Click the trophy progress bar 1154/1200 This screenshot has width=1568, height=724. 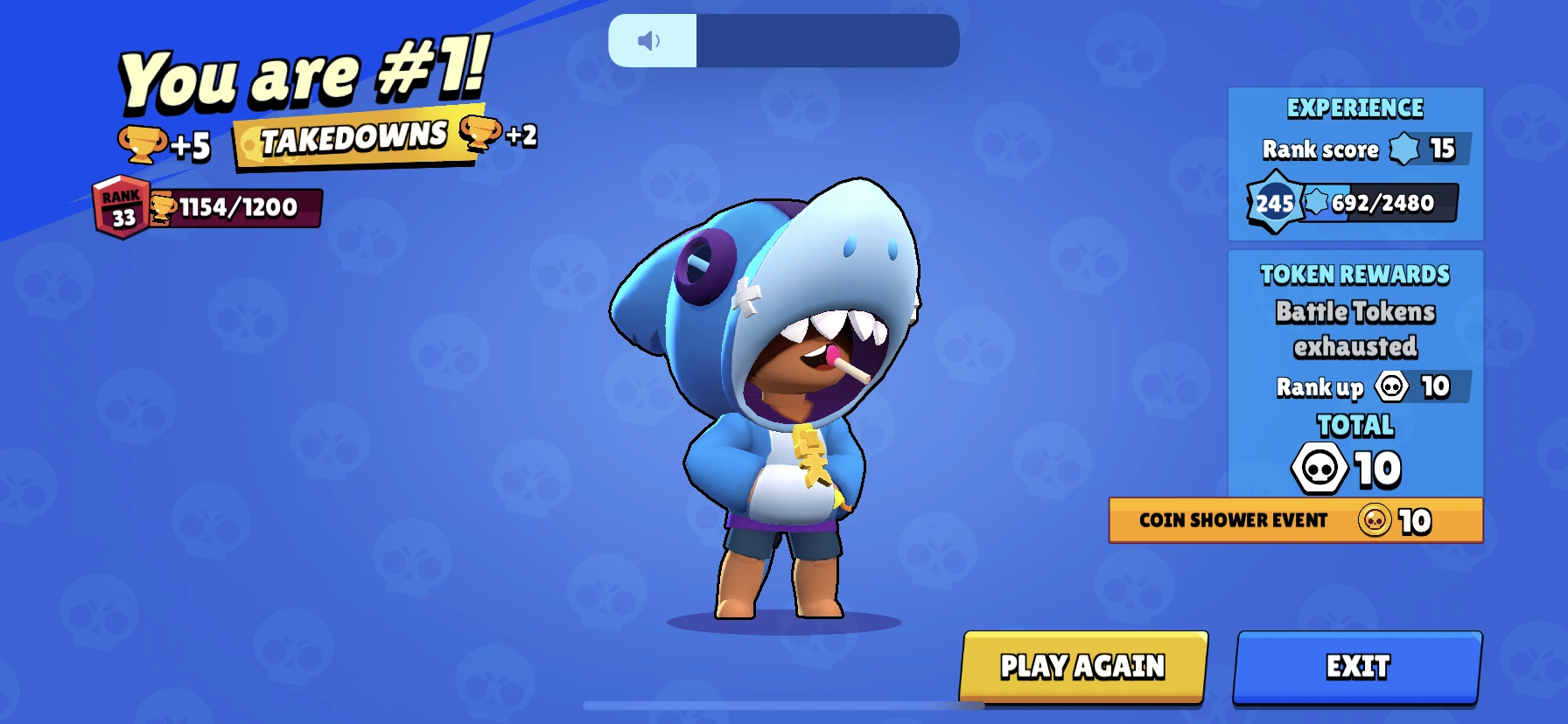tap(236, 209)
